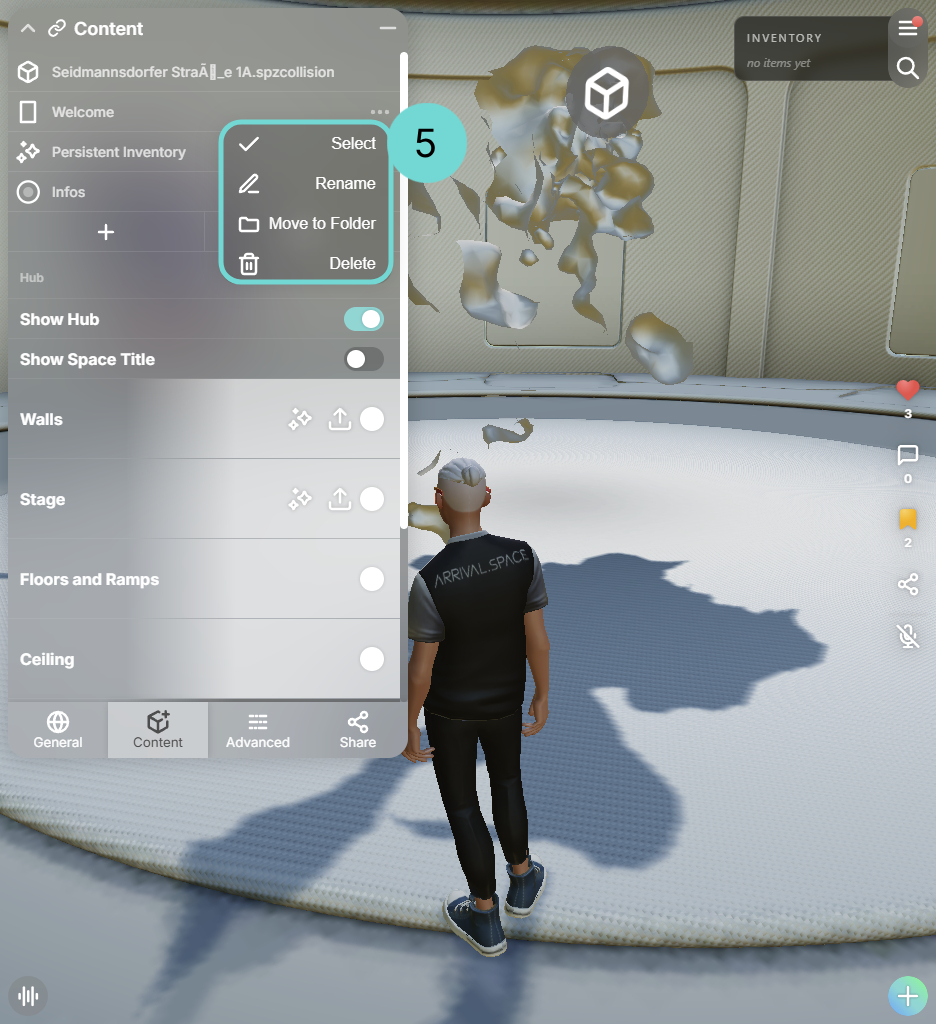
Task: Minimize the Content panel
Action: (388, 29)
